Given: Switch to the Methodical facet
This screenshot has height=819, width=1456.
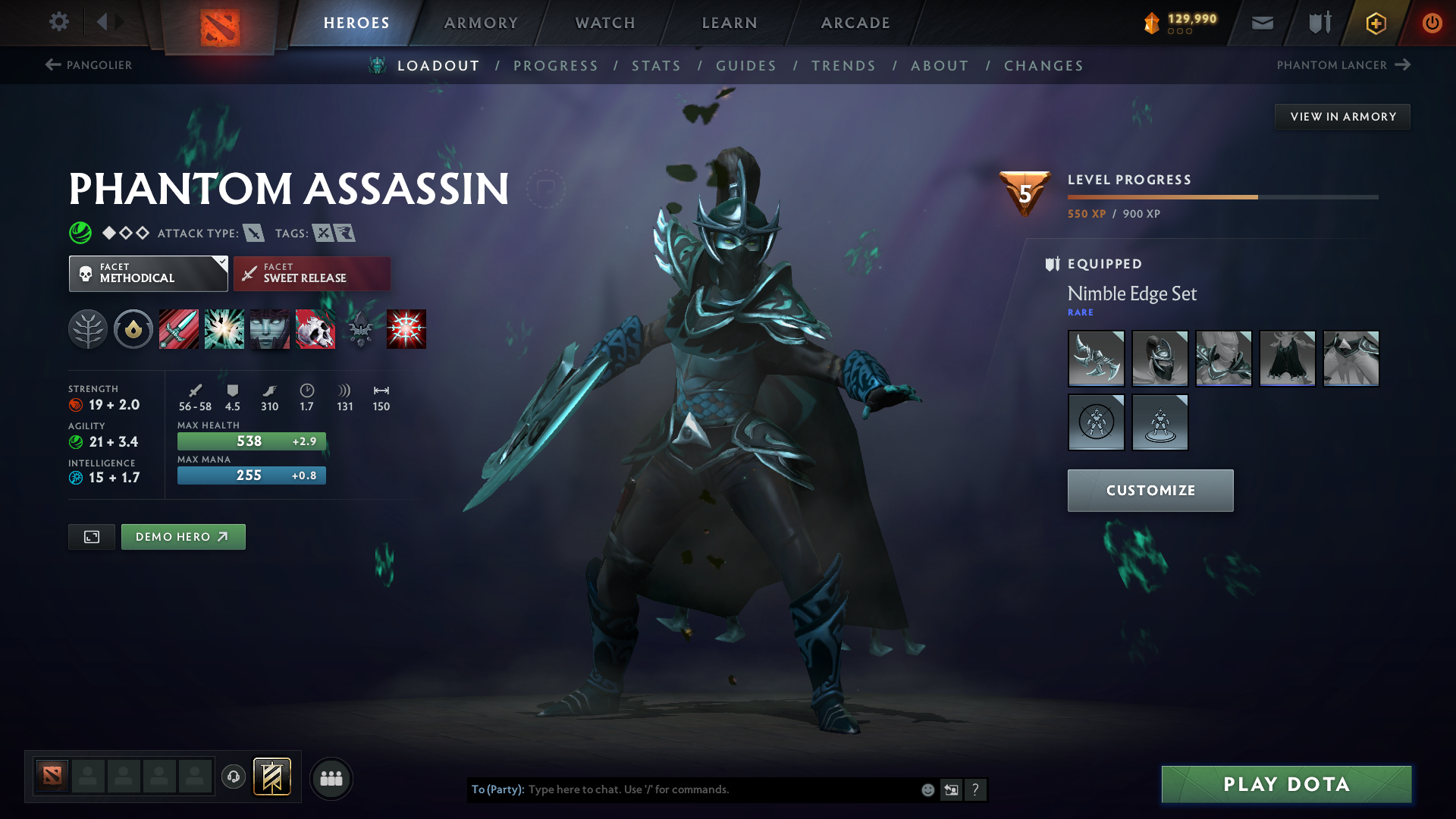Looking at the screenshot, I should coord(148,273).
